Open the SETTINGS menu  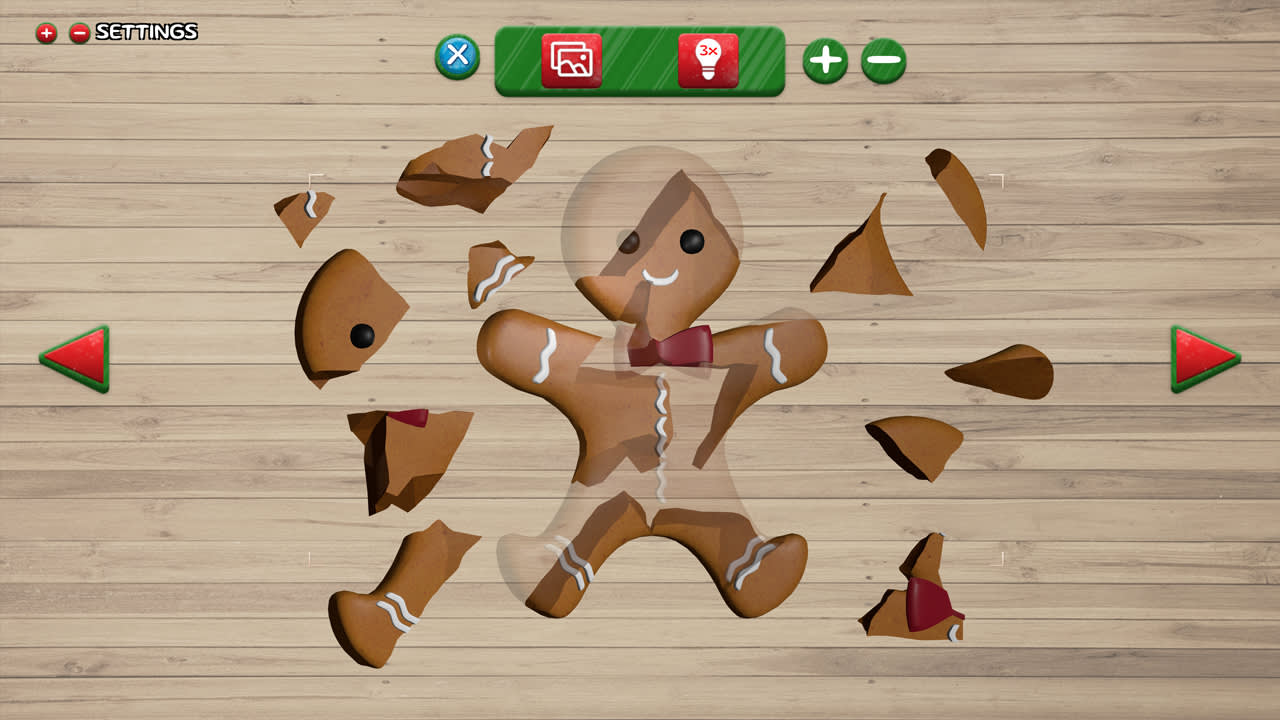(x=145, y=31)
